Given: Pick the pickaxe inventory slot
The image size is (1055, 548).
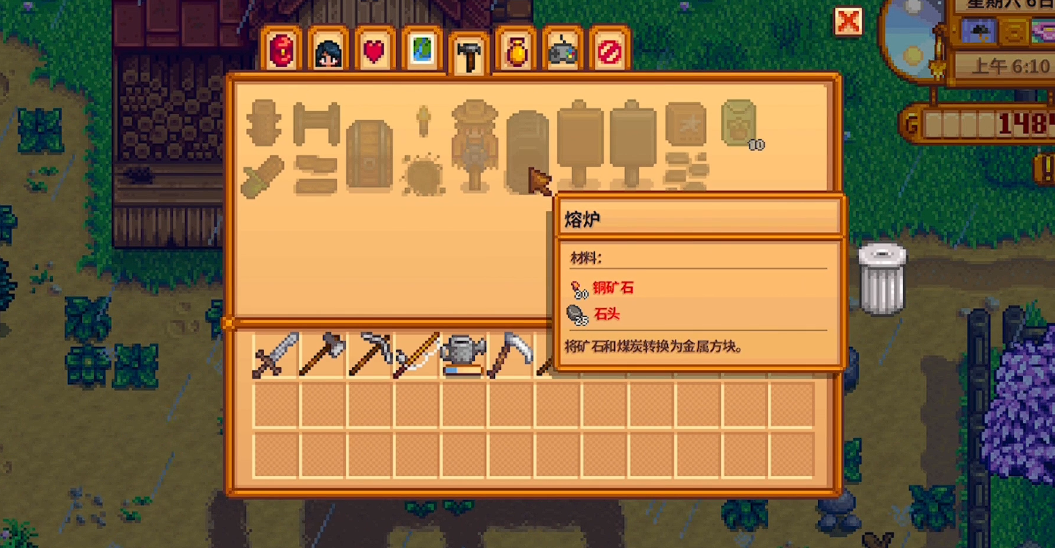Looking at the screenshot, I should tap(369, 355).
